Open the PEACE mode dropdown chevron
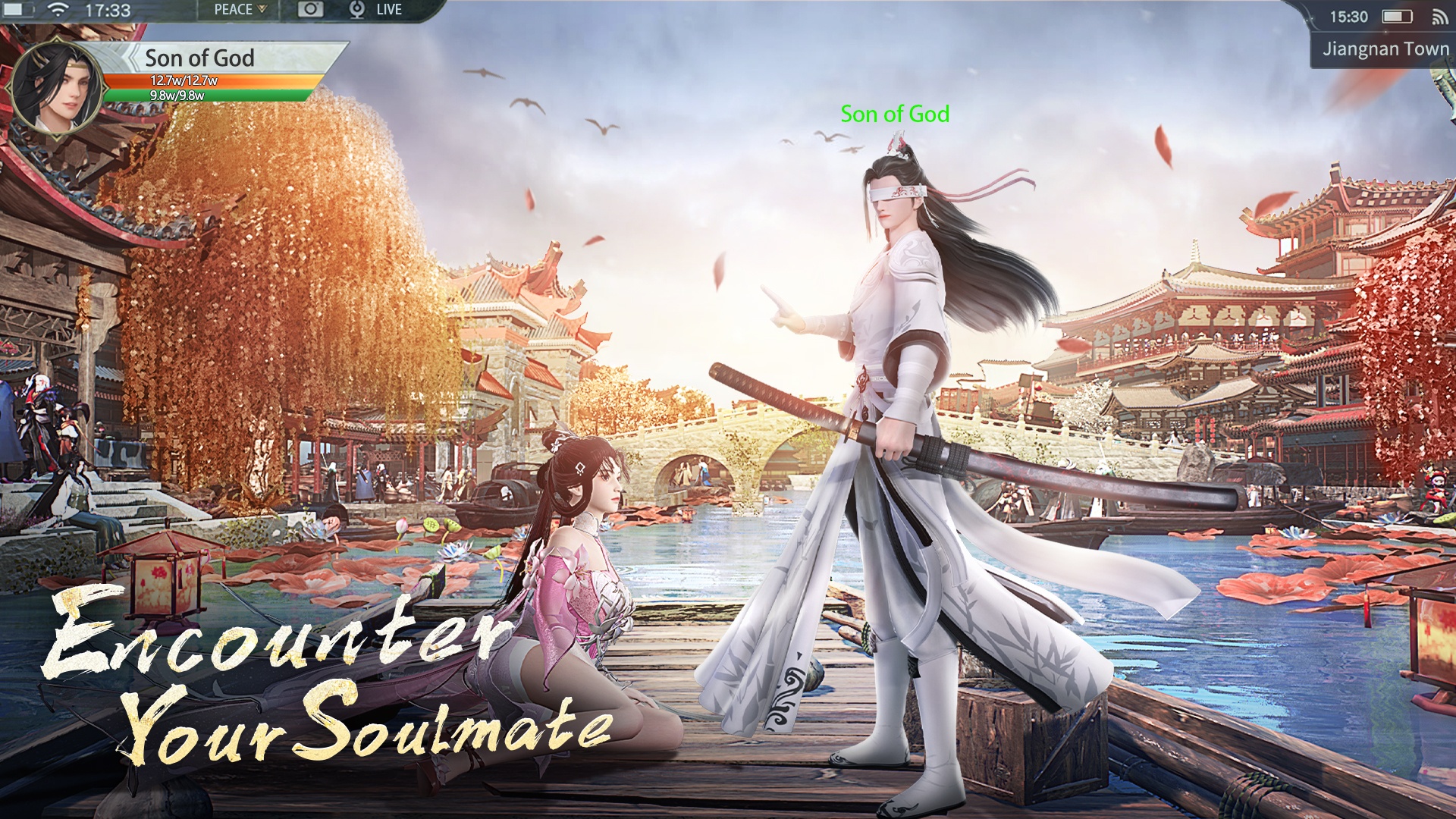The height and width of the screenshot is (819, 1456). (x=262, y=9)
